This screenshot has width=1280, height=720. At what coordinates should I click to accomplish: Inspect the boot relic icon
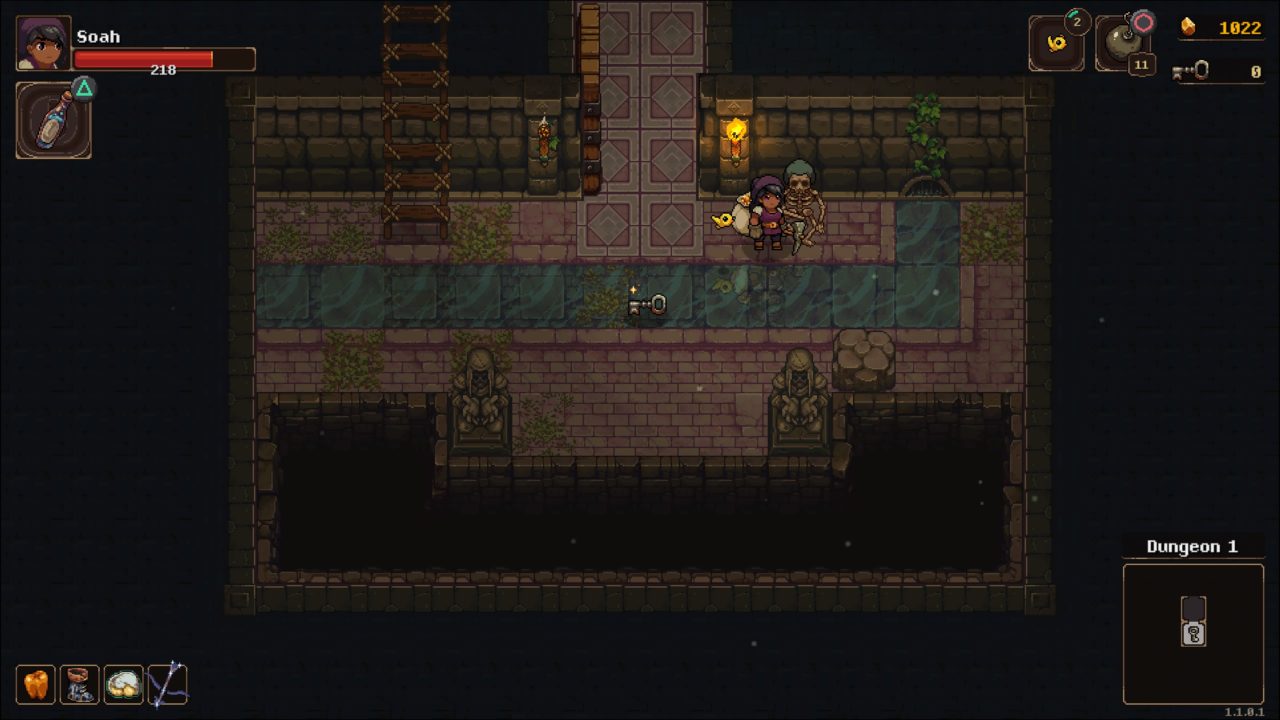79,684
